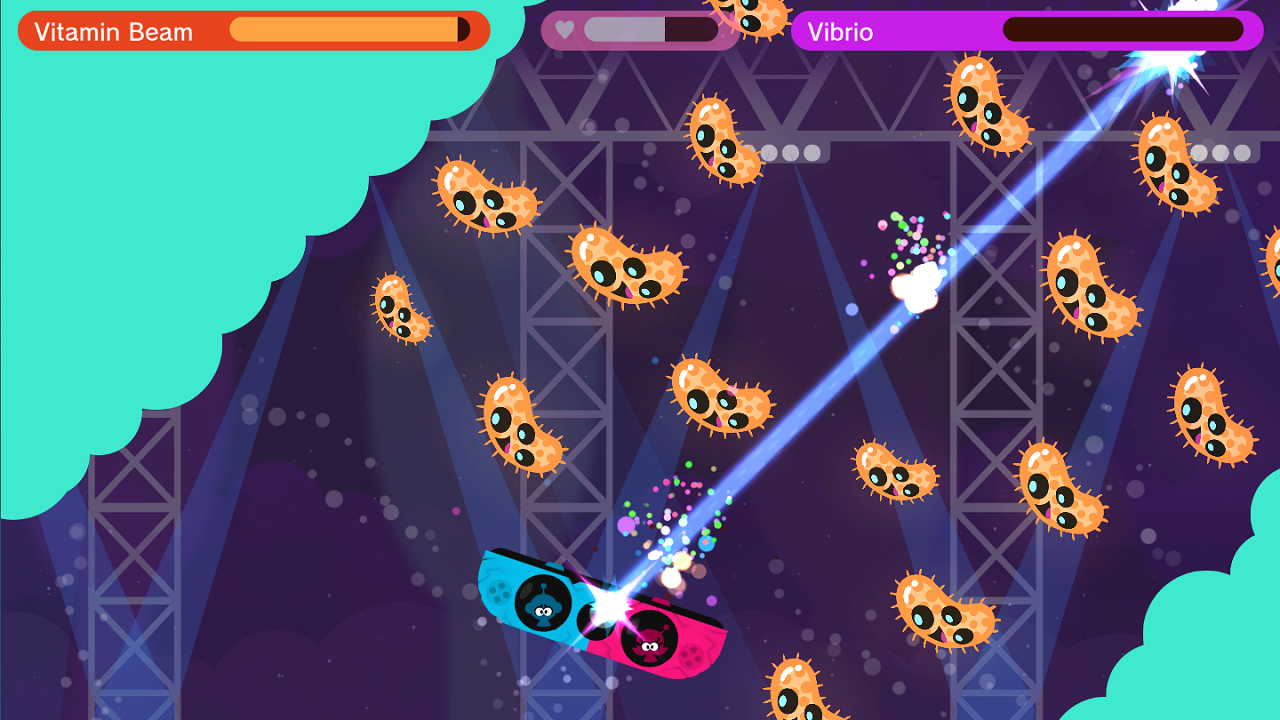Click the Vibrio boss health bar
Screen dimensions: 1280x720
pyautogui.click(x=1120, y=31)
